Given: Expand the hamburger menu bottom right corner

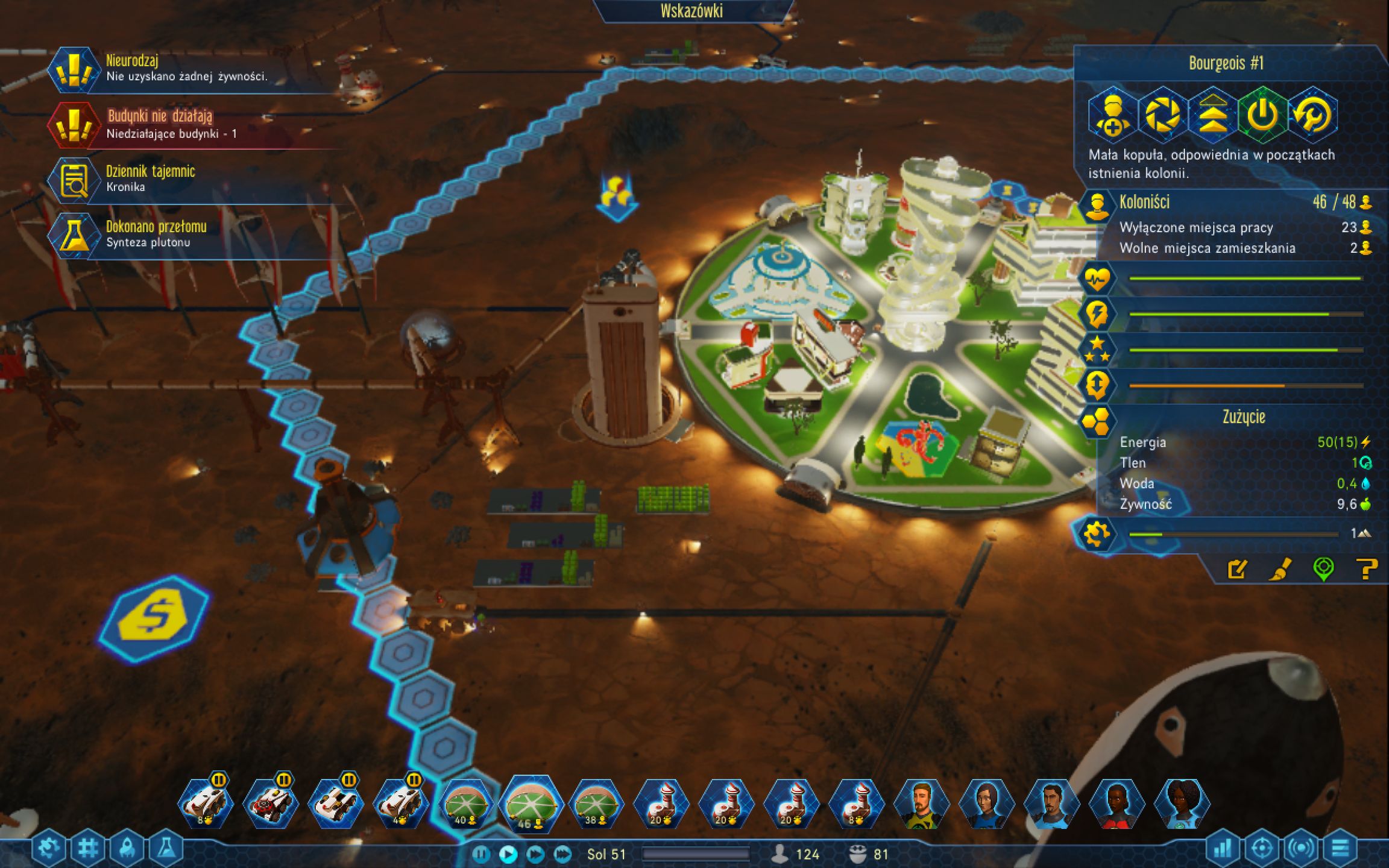Looking at the screenshot, I should (x=1340, y=847).
